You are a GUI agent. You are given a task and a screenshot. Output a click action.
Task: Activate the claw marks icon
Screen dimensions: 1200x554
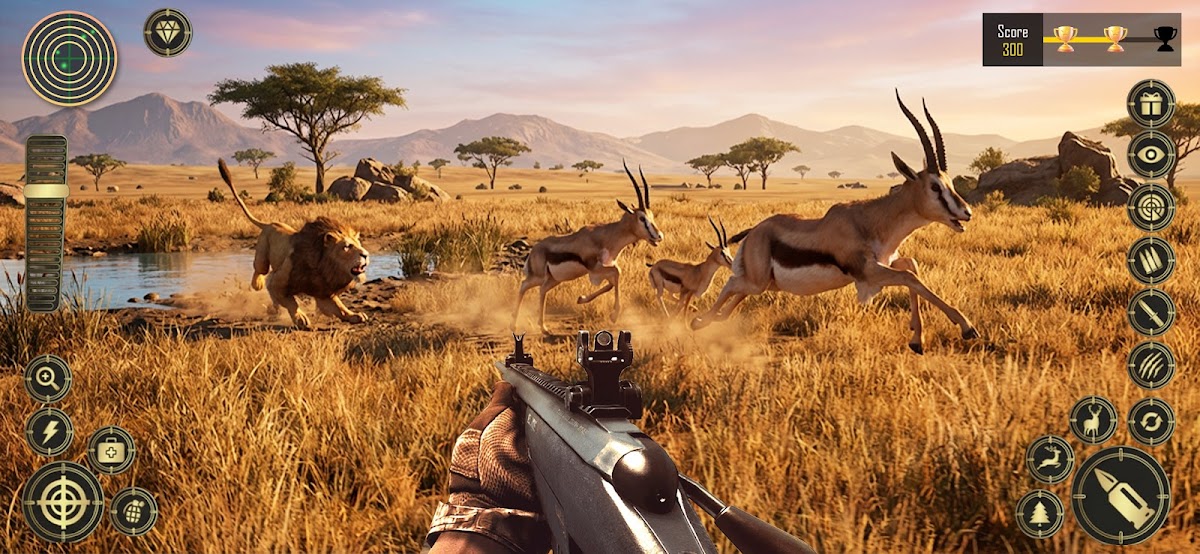click(1151, 365)
